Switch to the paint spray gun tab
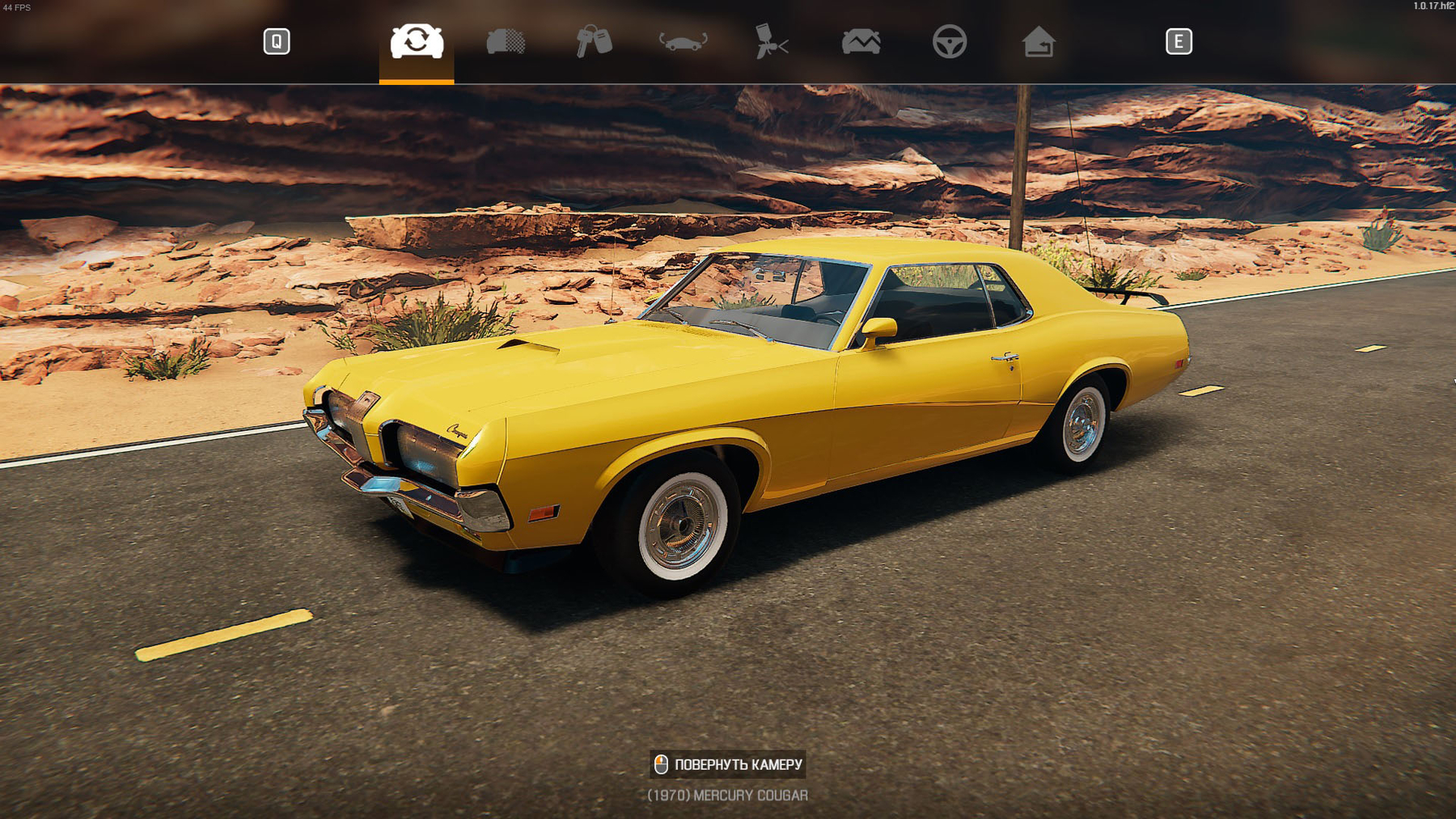This screenshot has height=819, width=1456. pos(771,41)
